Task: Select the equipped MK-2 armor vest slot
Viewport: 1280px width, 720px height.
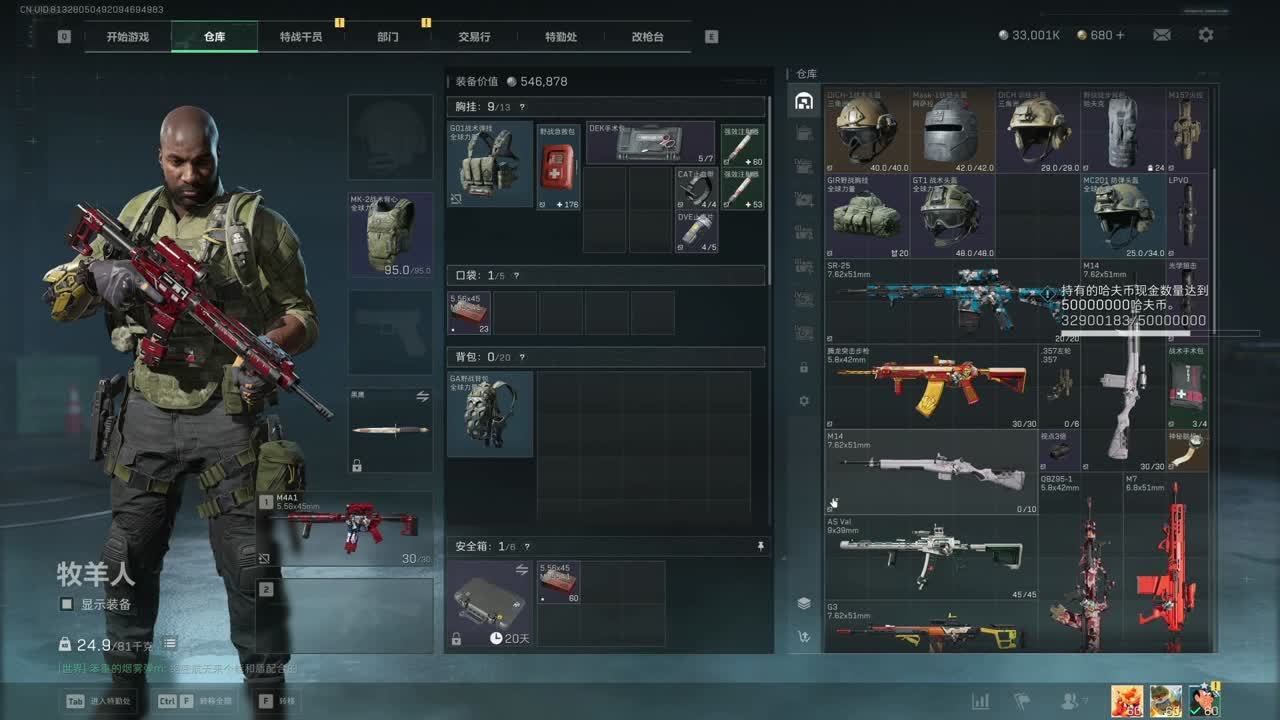Action: click(390, 234)
